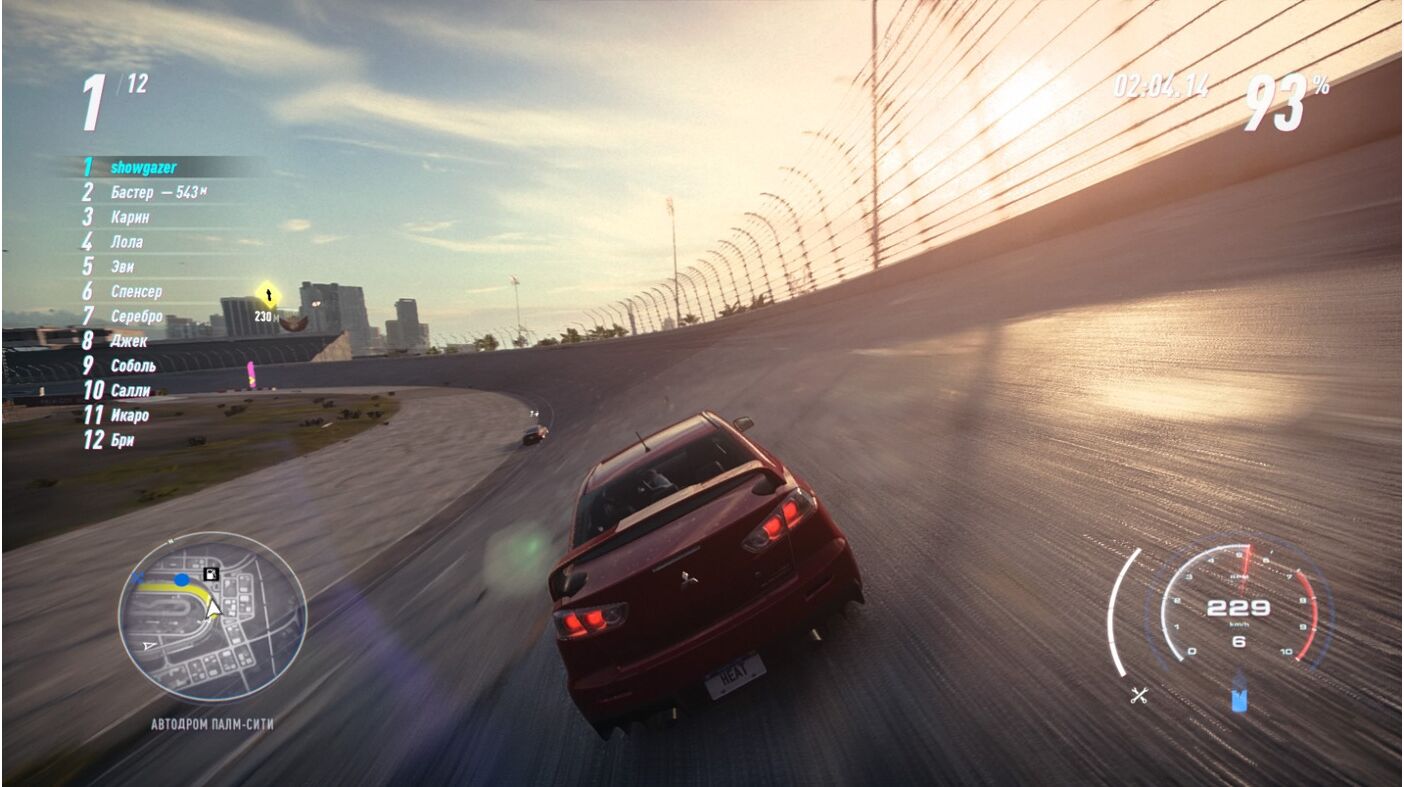Select the blue dot marker on the minimap
The image size is (1404, 787).
(181, 580)
